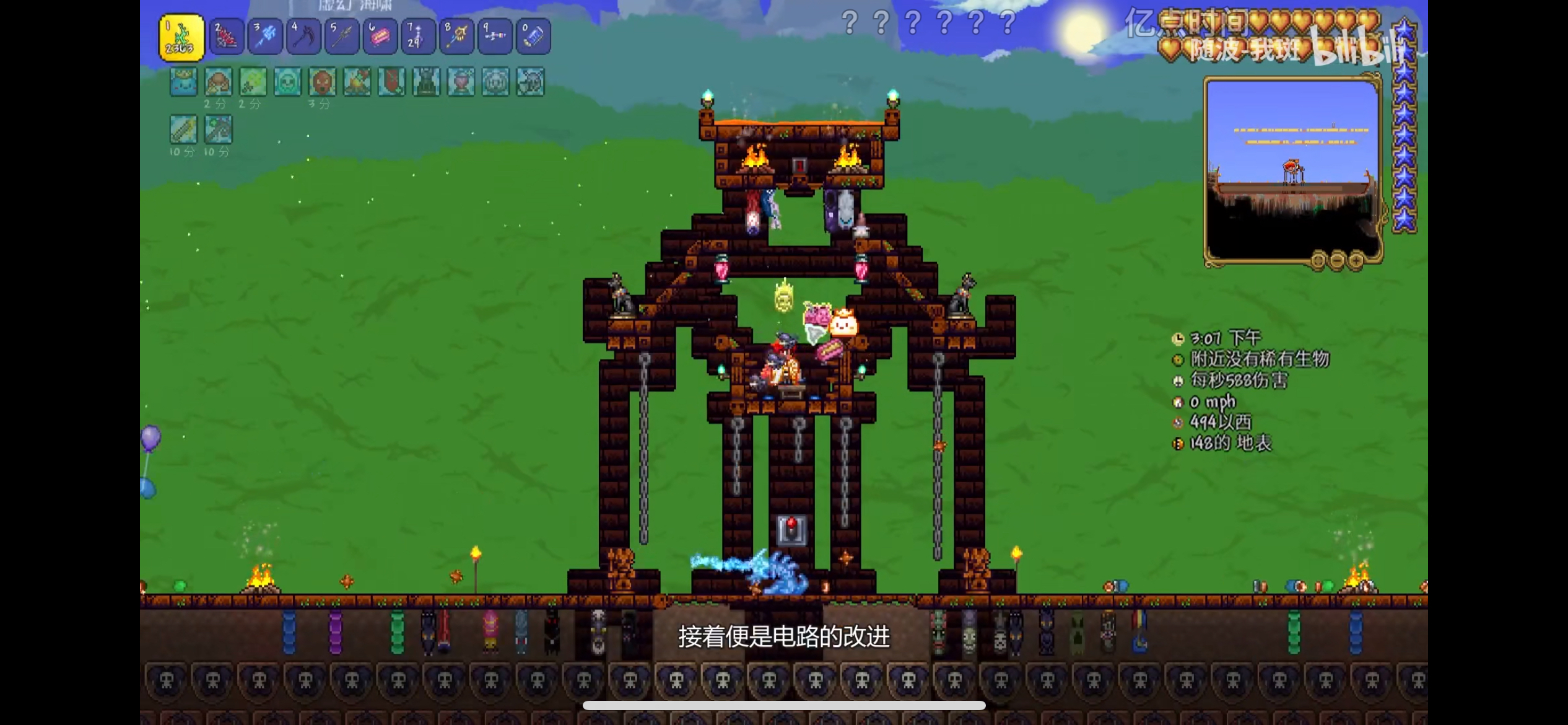Select the golden staff in hotbar slot 8

point(457,36)
